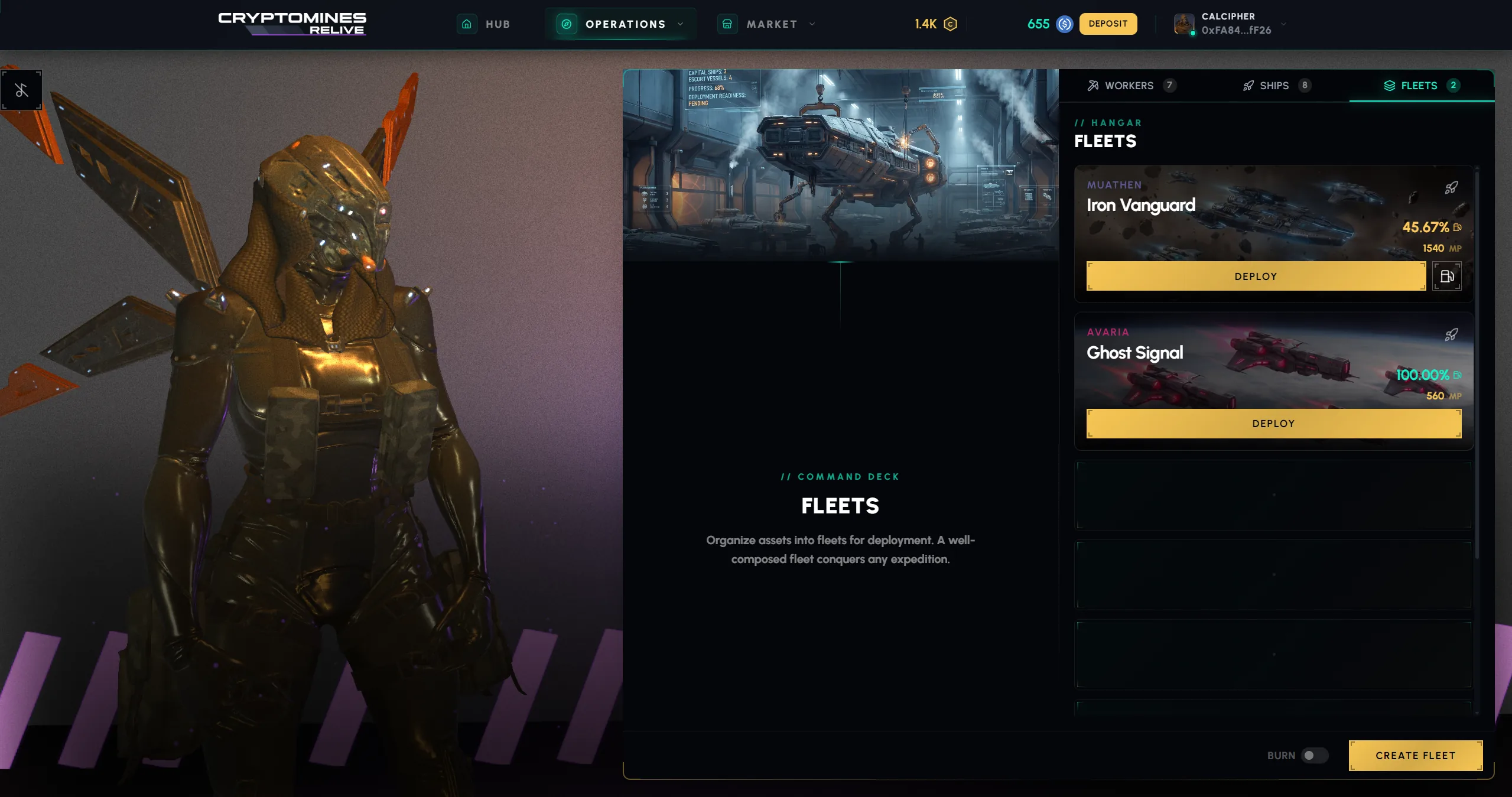Click the crossbow icon next to WORKERS
The image size is (1512, 797).
(1092, 85)
